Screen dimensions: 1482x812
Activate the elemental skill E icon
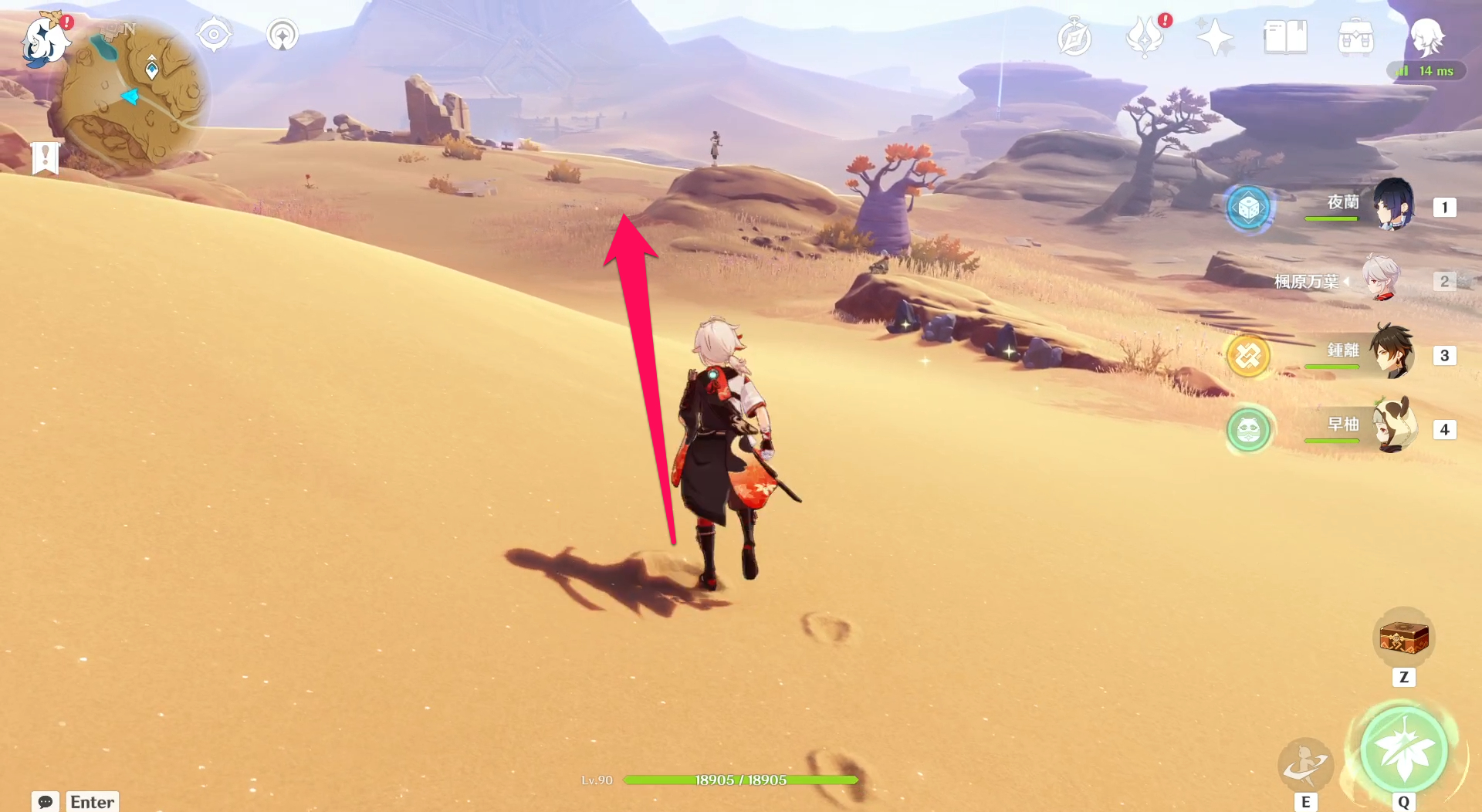click(1306, 765)
